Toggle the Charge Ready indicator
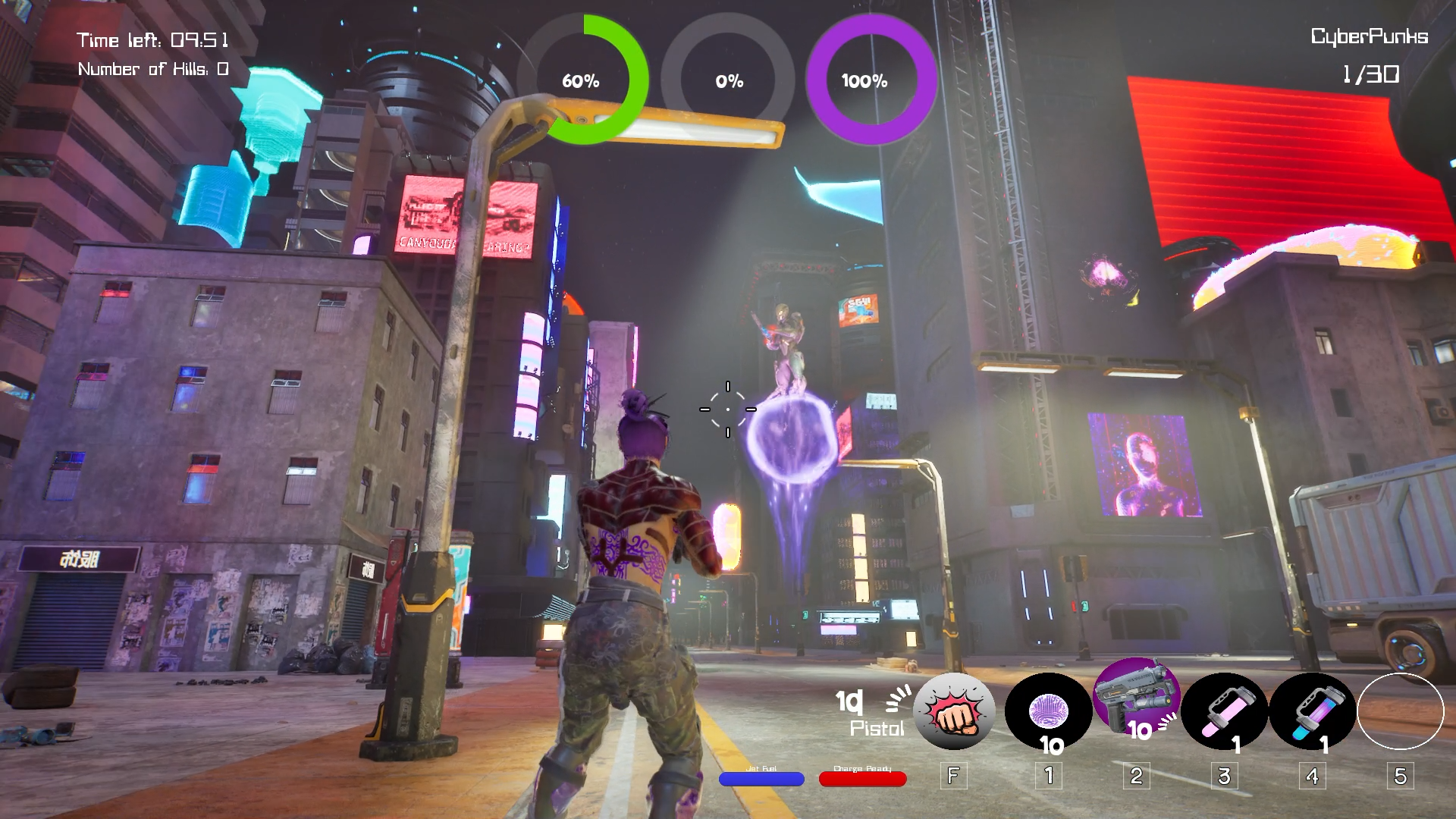 (861, 779)
